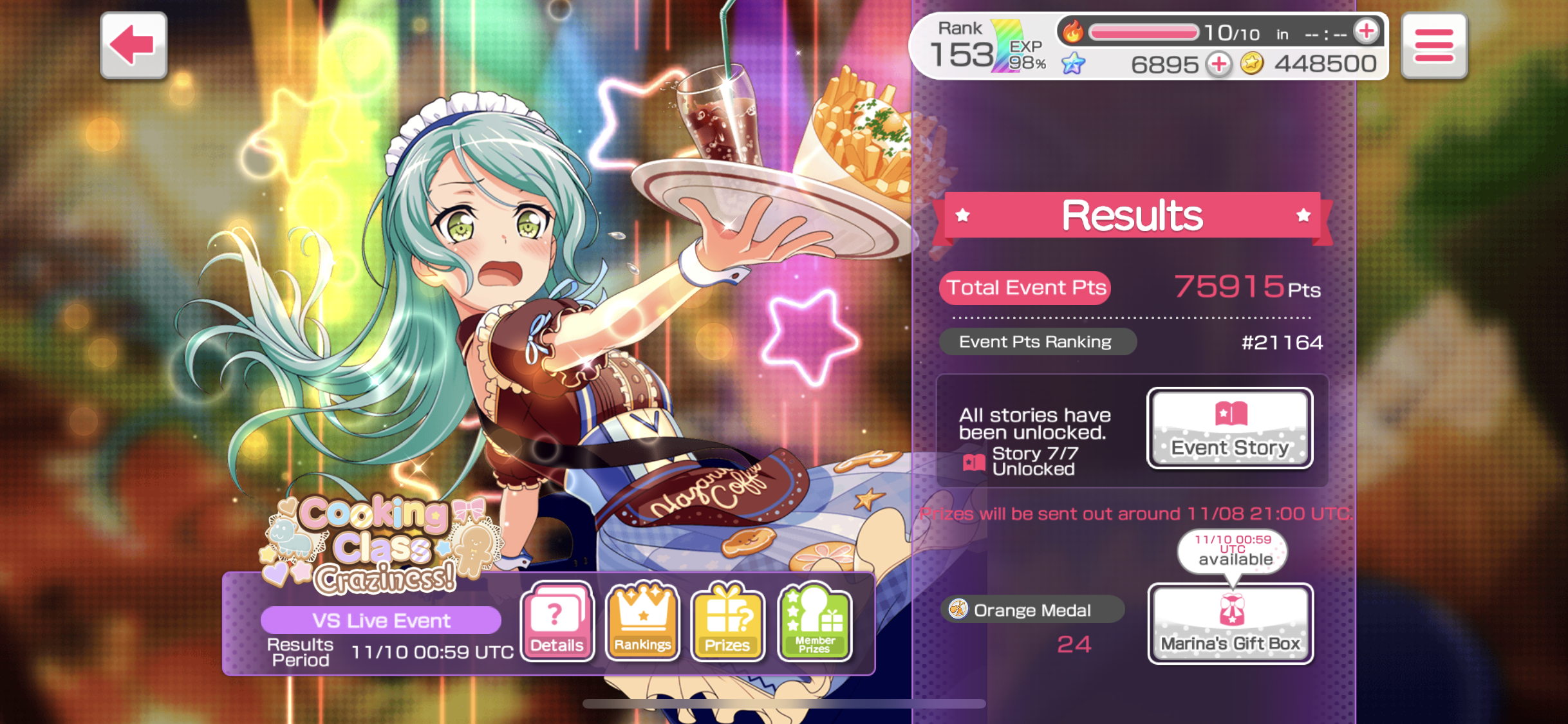1568x724 pixels.
Task: Open the Event Story
Action: coord(1229,428)
